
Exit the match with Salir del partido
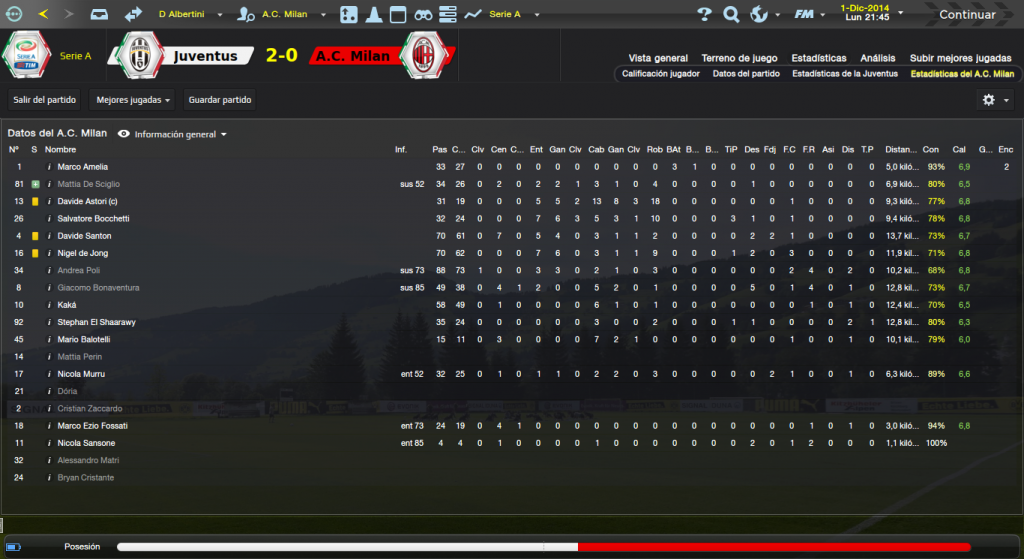(45, 100)
